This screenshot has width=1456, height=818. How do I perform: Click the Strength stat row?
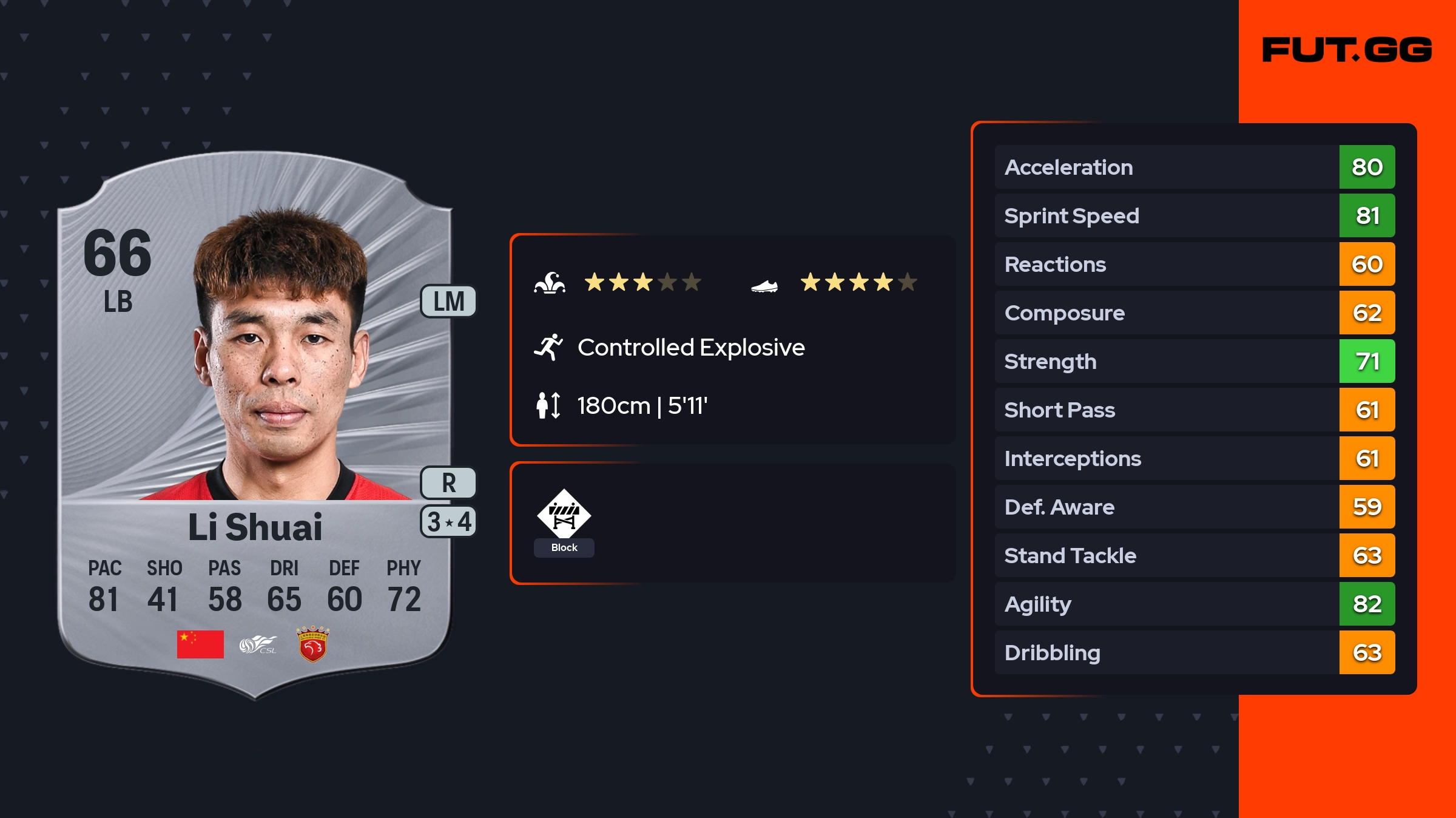[x=1195, y=361]
